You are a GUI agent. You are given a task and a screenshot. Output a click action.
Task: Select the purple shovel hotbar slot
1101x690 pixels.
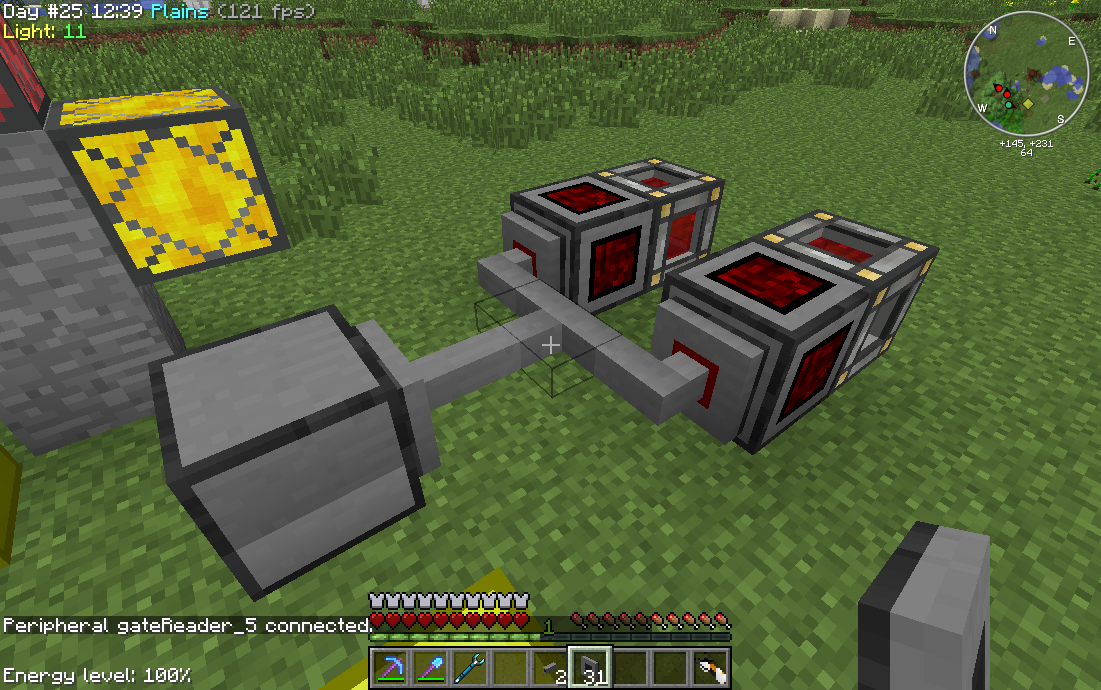(x=431, y=668)
